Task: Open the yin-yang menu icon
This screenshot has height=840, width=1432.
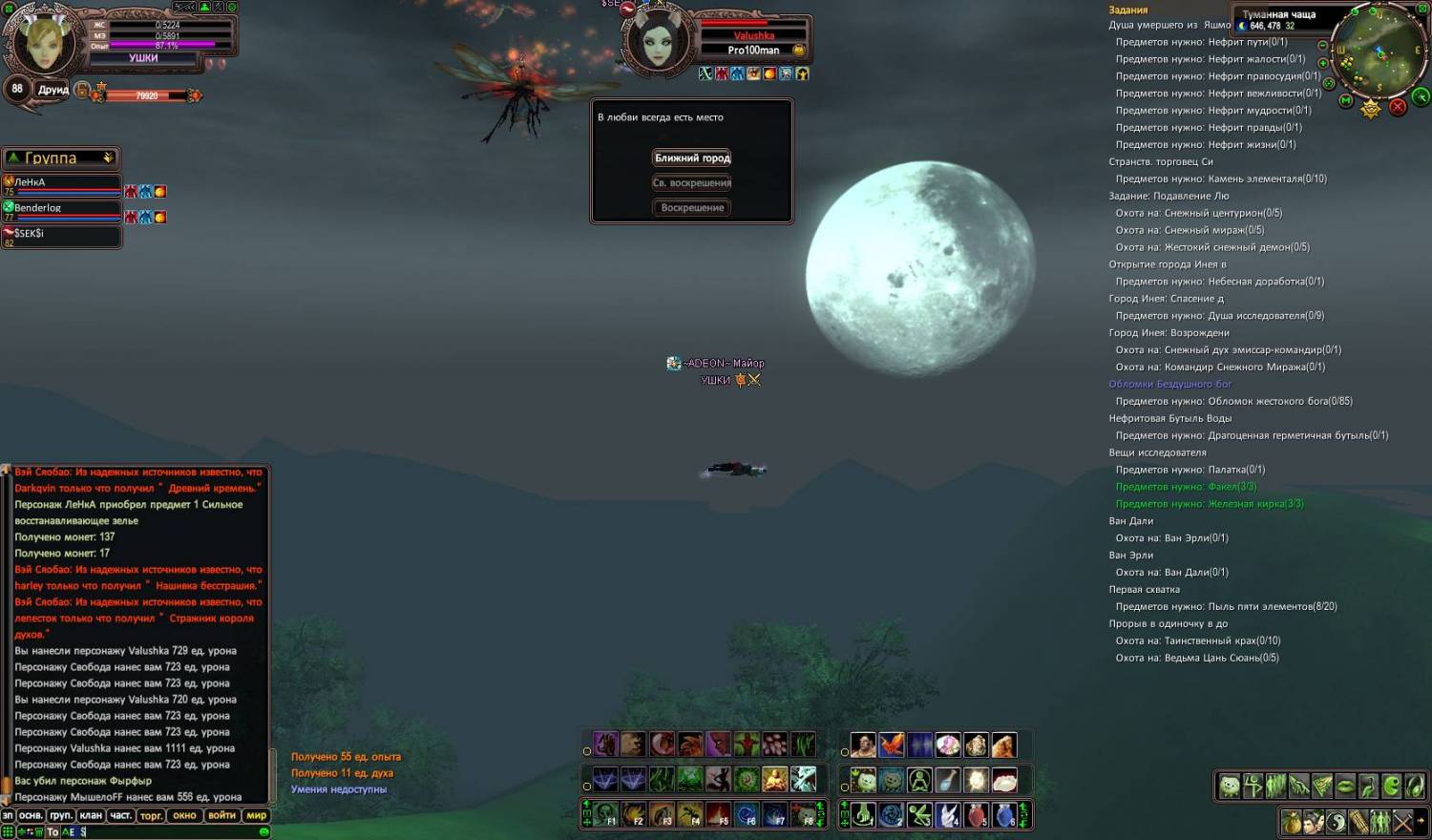Action: (1335, 822)
